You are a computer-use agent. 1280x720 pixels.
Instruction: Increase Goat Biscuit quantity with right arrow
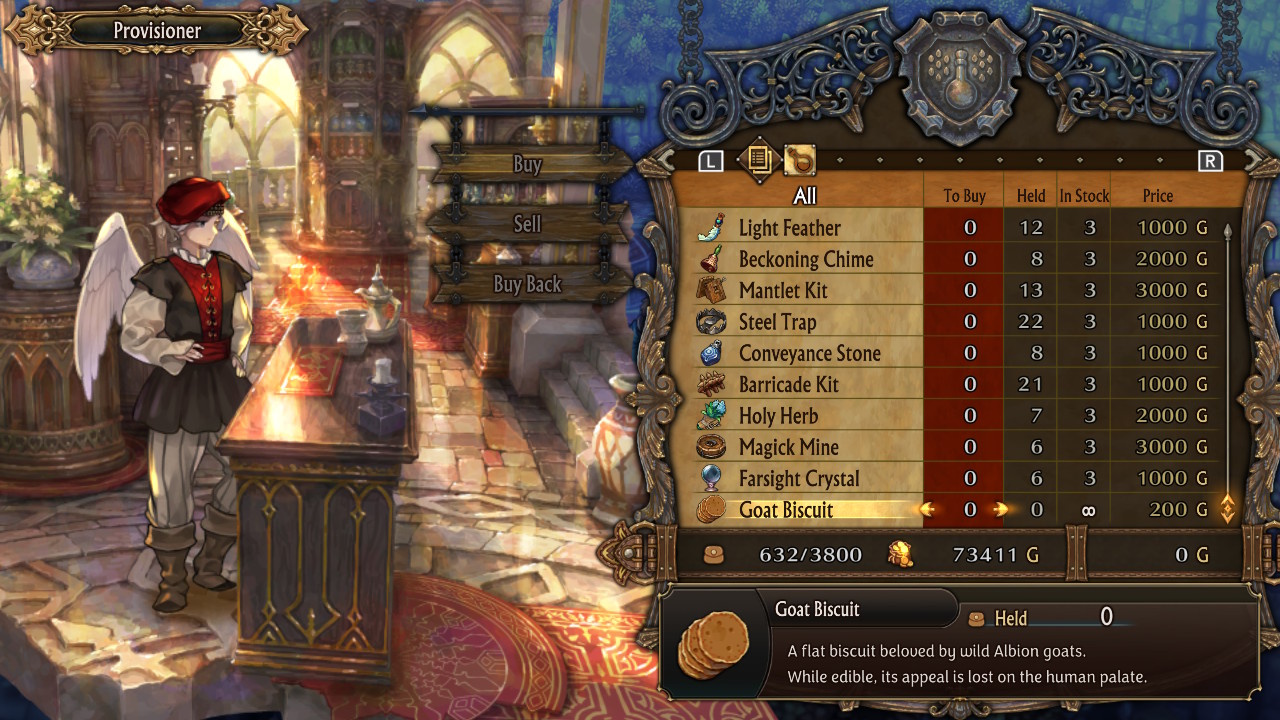pyautogui.click(x=1000, y=510)
